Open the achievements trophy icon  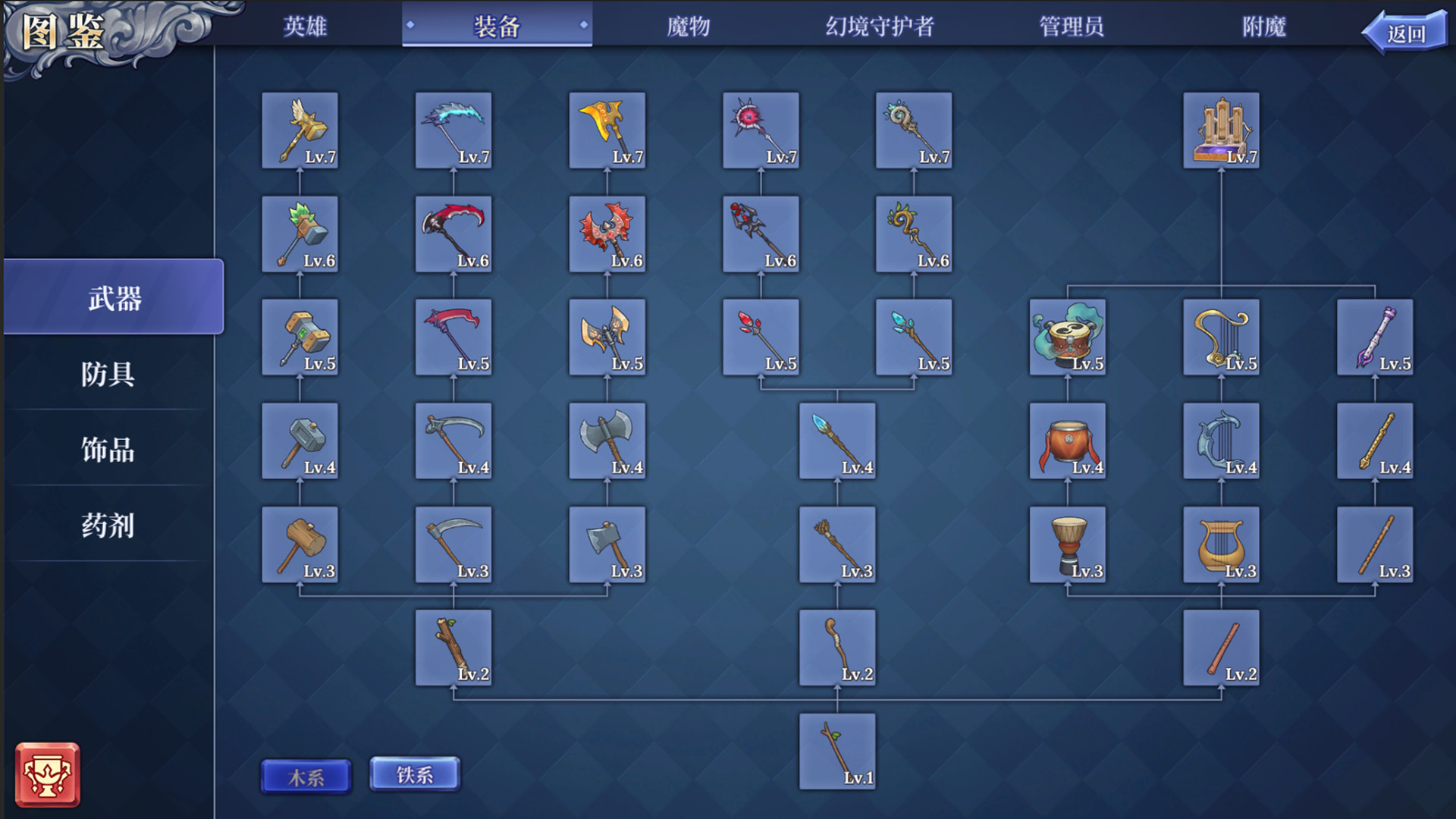click(48, 775)
